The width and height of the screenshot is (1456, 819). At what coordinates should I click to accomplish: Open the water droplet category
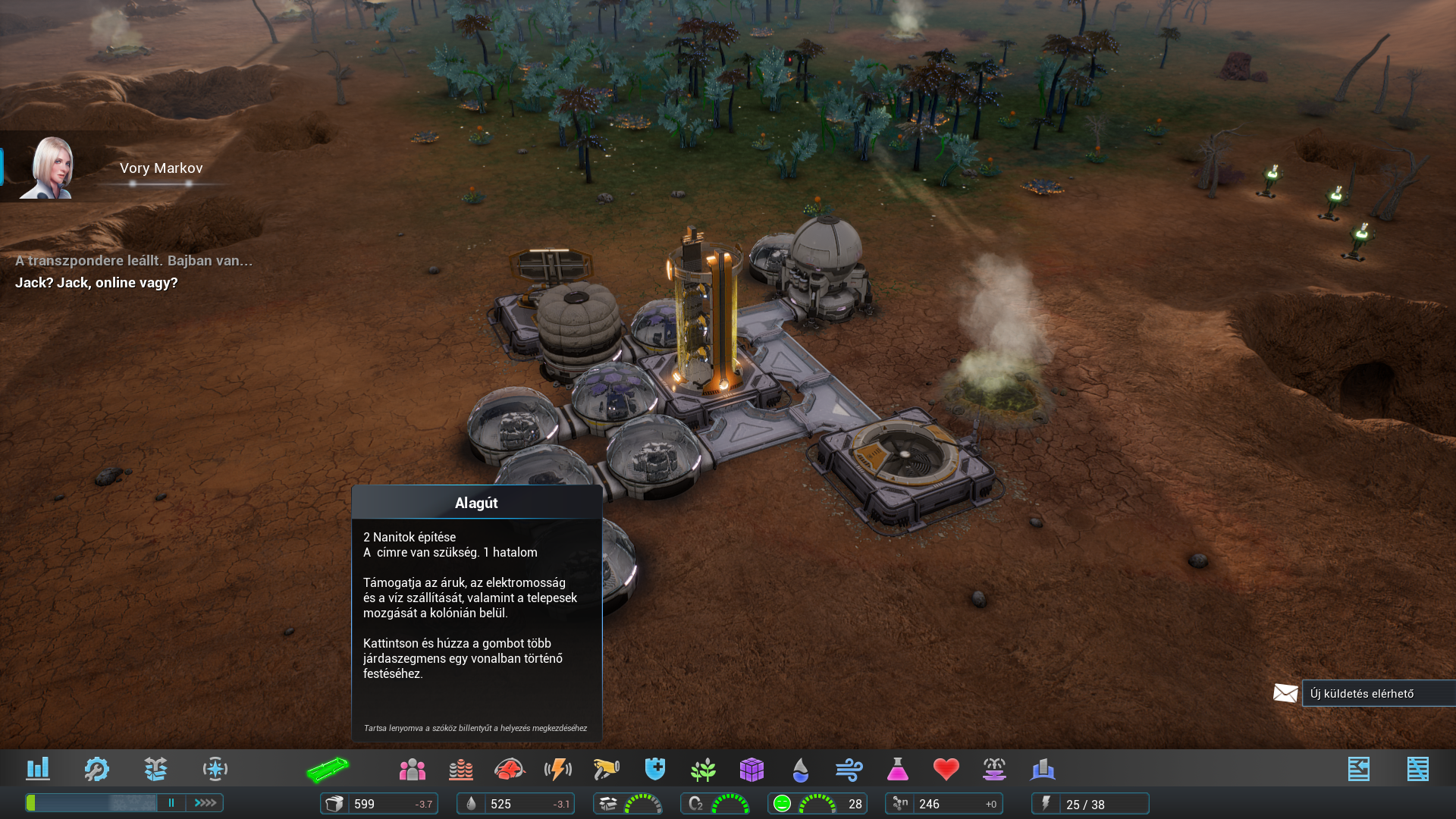pos(800,770)
